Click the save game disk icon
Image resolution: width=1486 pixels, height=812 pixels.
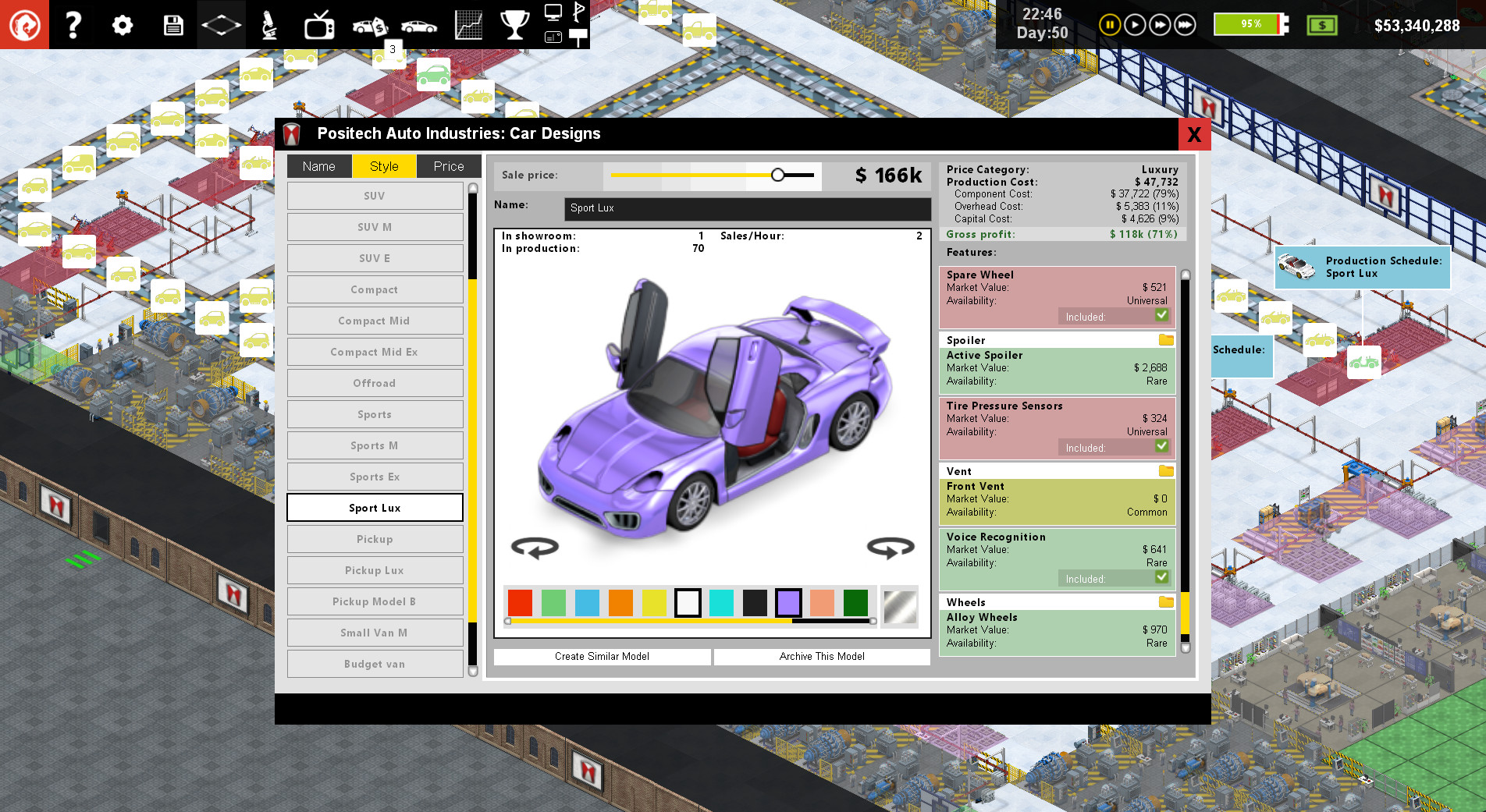172,24
